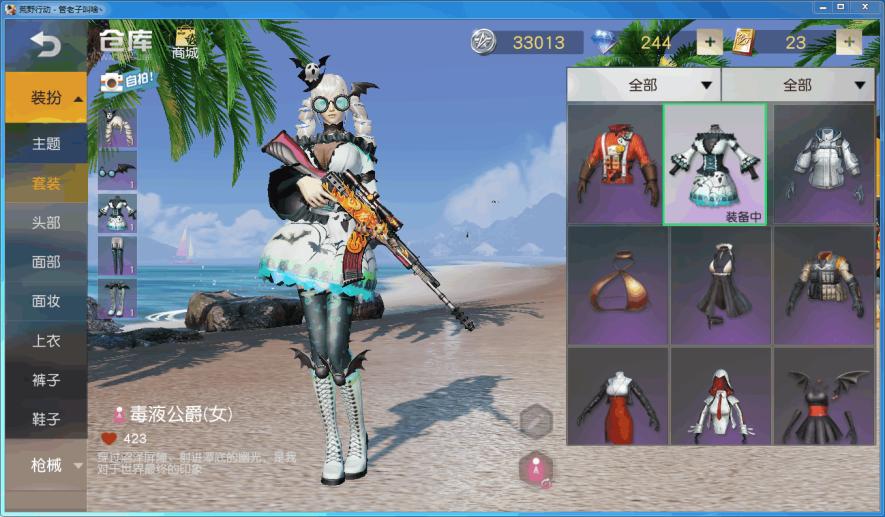Choose the white hooded jacket outfit
The width and height of the screenshot is (885, 517).
823,164
